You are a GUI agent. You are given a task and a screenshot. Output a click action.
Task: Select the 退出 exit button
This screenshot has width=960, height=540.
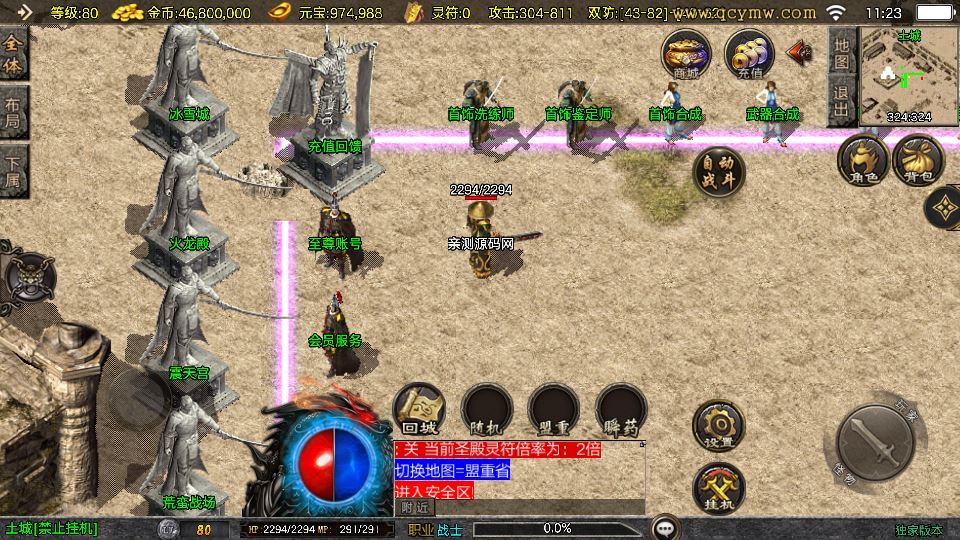841,102
